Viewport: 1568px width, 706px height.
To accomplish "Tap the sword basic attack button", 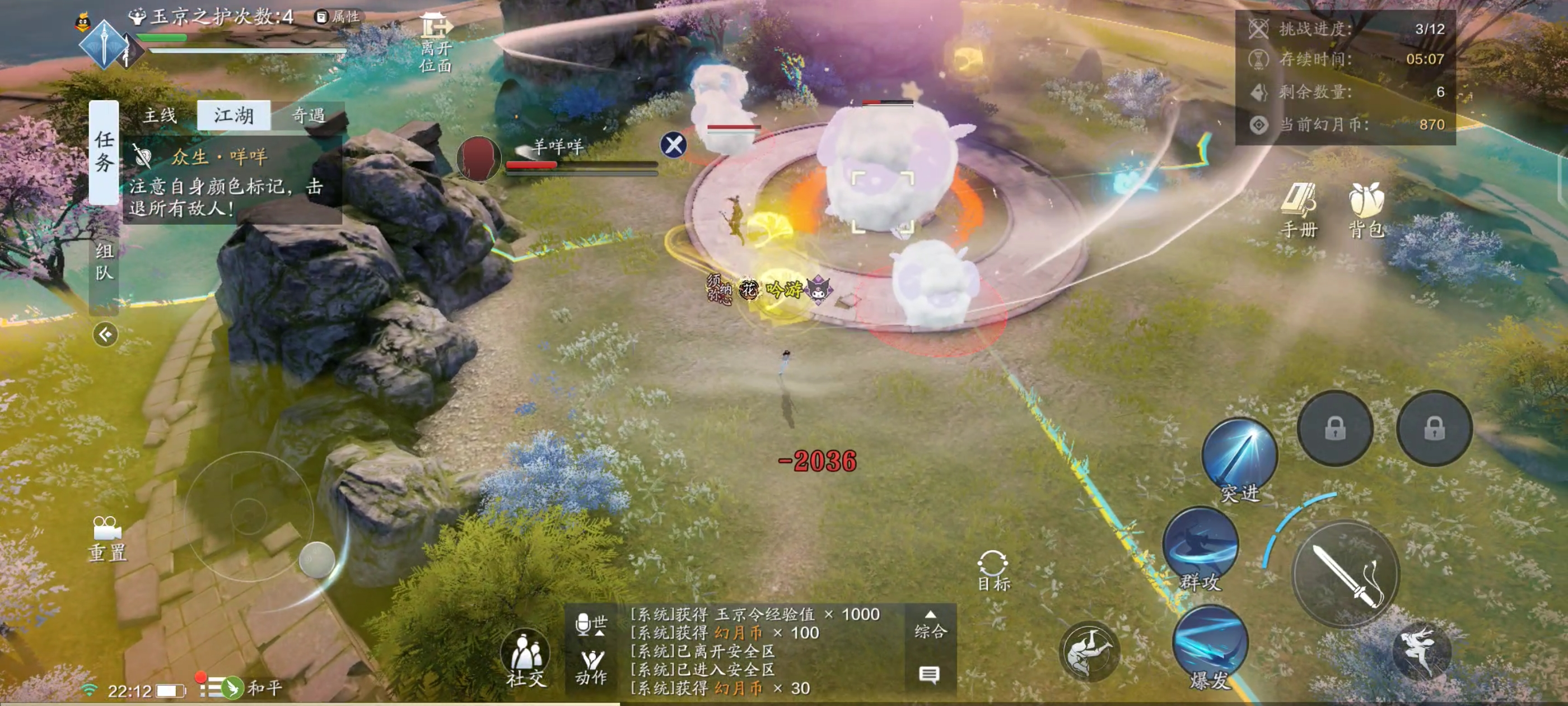I will [x=1346, y=574].
